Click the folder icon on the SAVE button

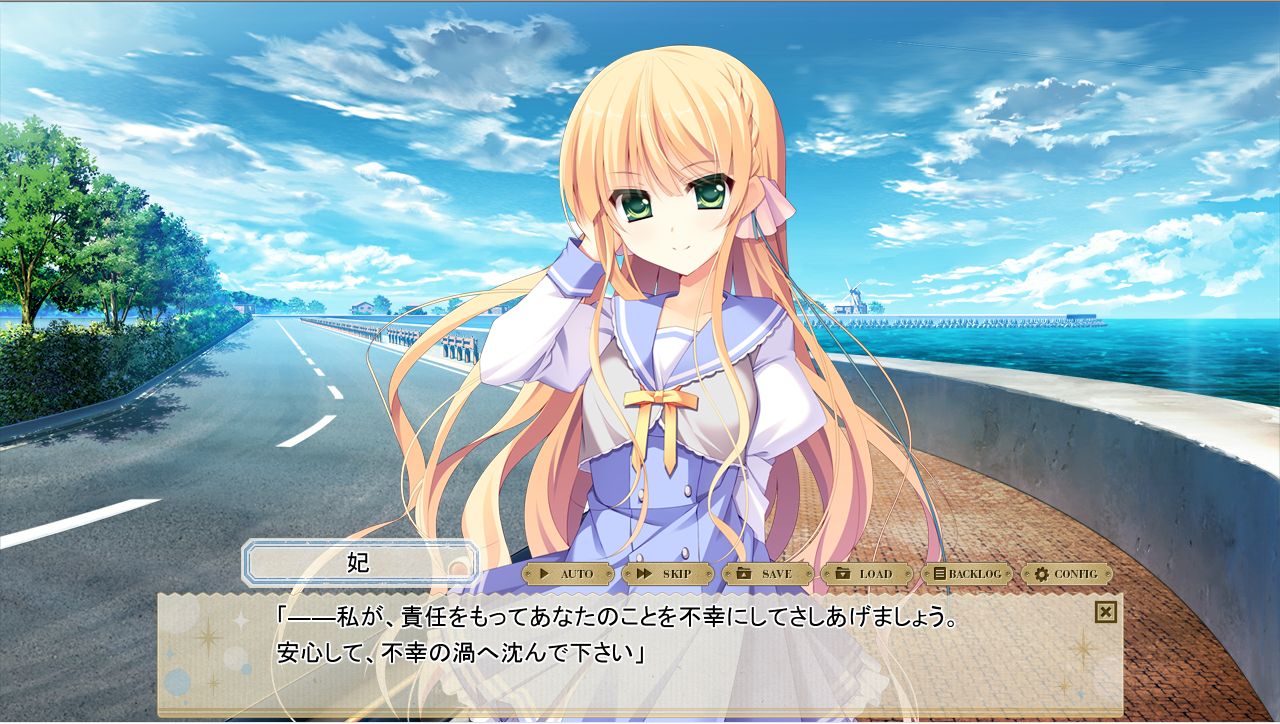[x=744, y=575]
